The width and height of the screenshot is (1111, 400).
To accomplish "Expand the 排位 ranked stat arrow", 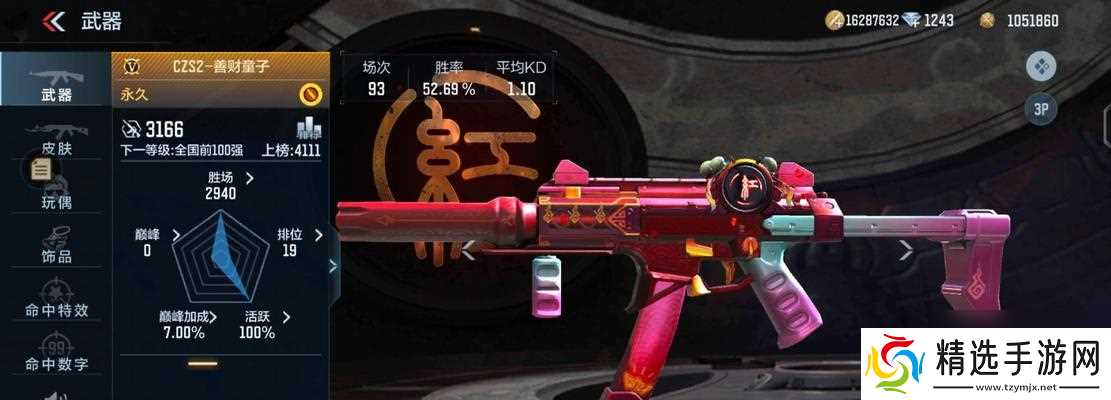I will coord(319,235).
